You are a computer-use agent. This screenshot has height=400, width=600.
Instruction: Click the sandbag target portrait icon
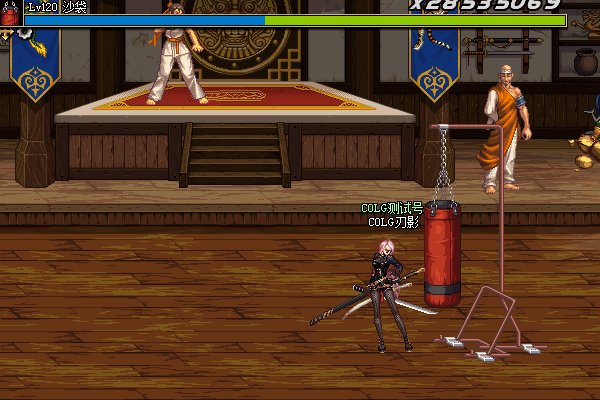(x=10, y=14)
